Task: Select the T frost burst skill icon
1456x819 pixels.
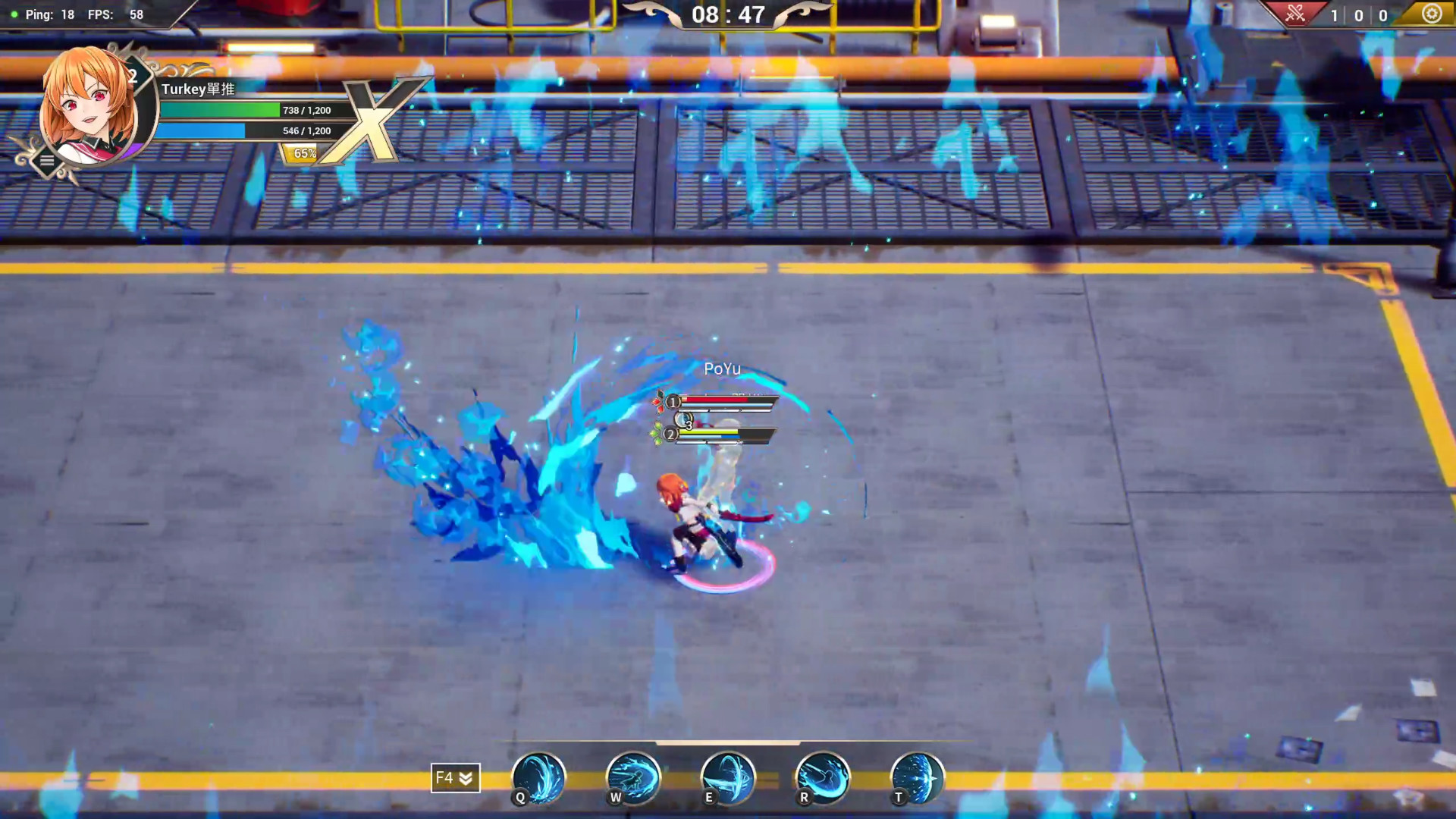Action: click(x=917, y=778)
